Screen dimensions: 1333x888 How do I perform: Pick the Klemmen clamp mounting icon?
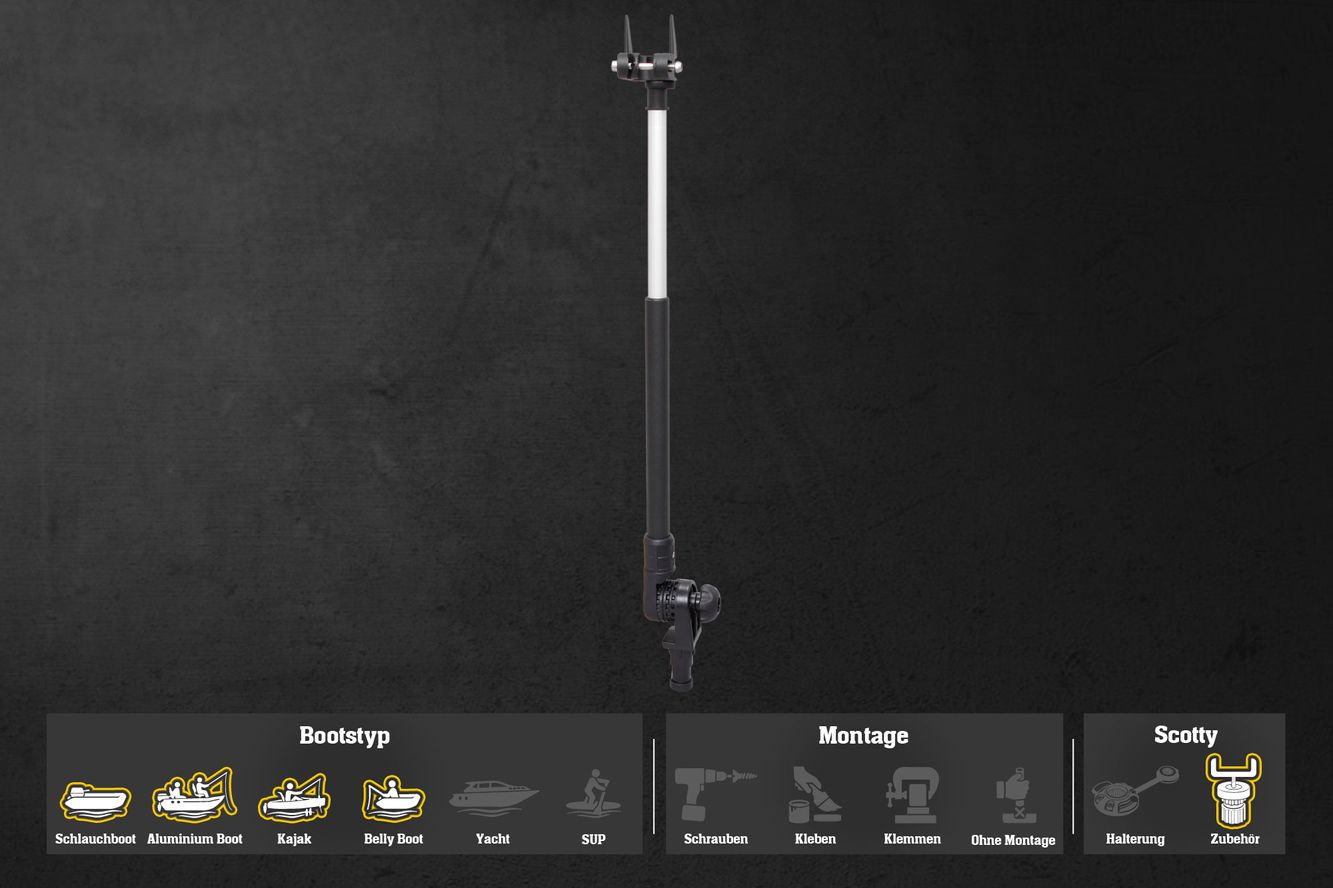point(912,795)
